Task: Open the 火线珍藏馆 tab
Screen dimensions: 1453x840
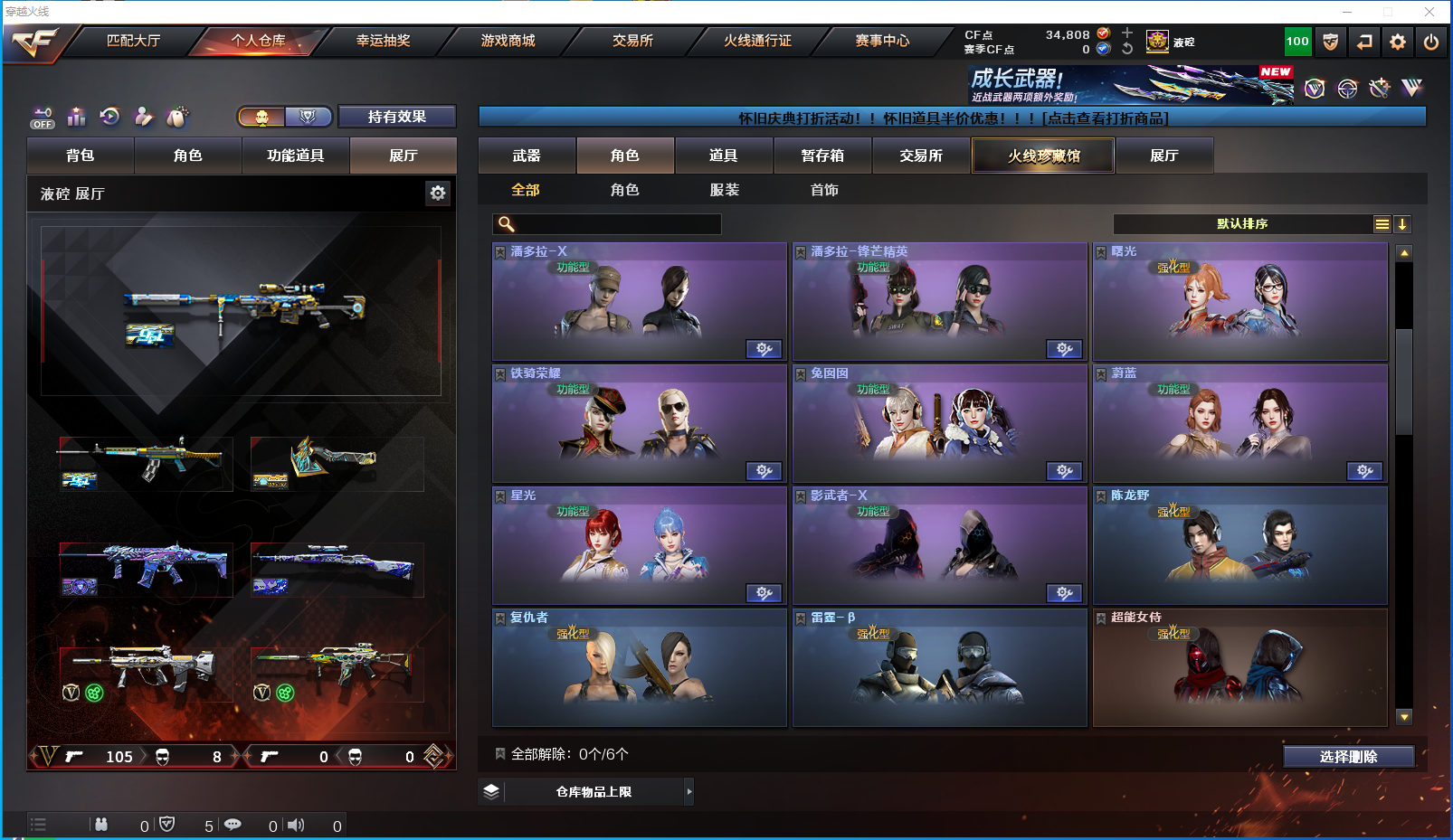Action: [1043, 156]
